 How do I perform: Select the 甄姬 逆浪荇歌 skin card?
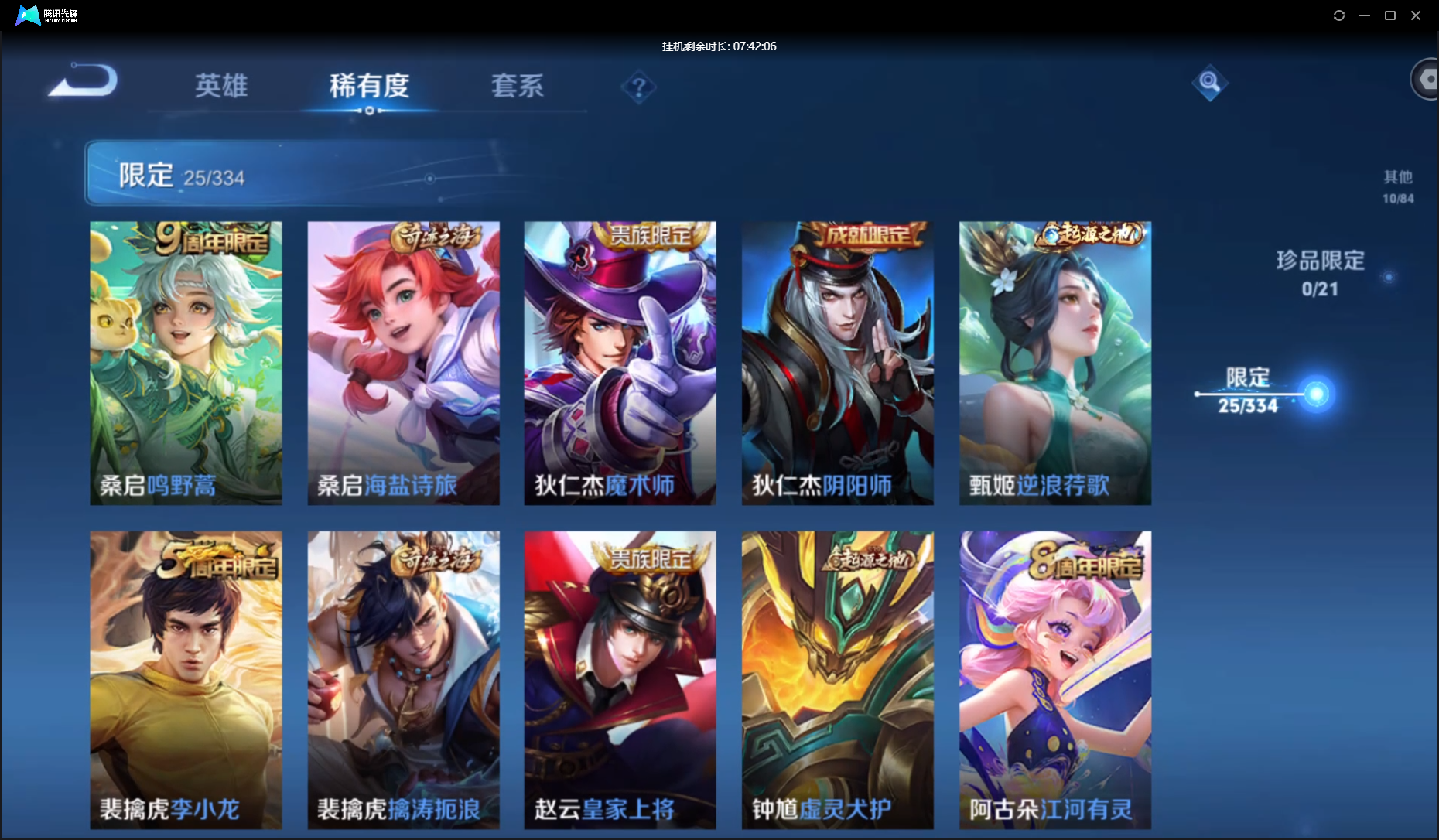click(x=1055, y=363)
